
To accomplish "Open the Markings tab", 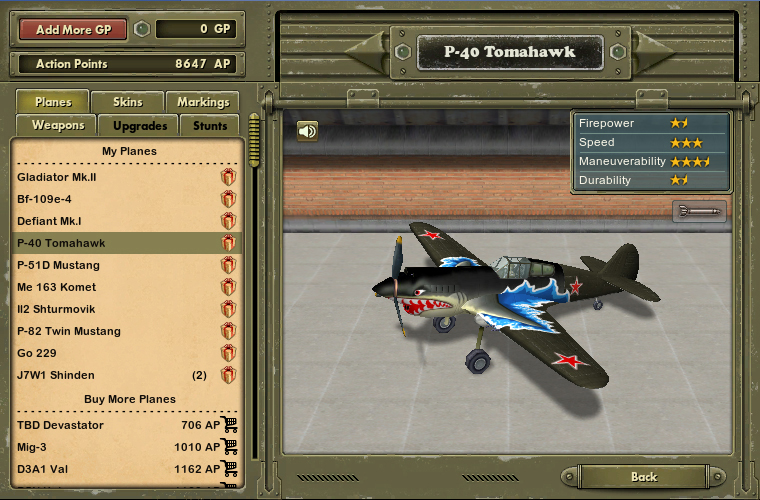I will tap(203, 101).
